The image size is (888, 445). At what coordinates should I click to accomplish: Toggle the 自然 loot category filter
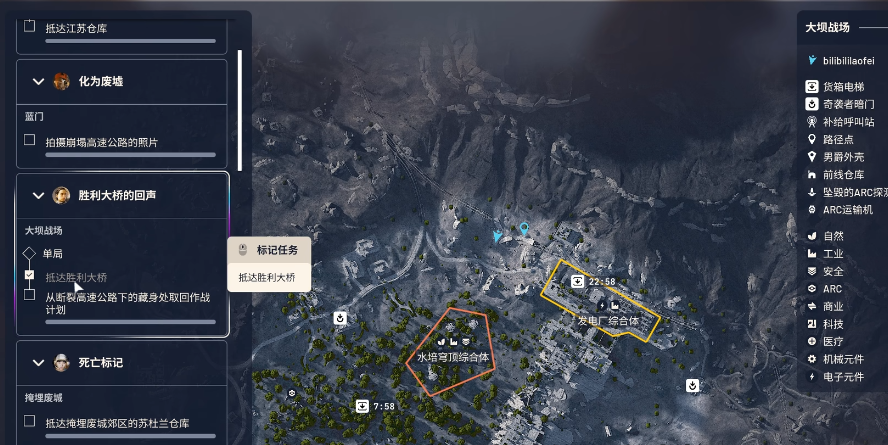[813, 236]
